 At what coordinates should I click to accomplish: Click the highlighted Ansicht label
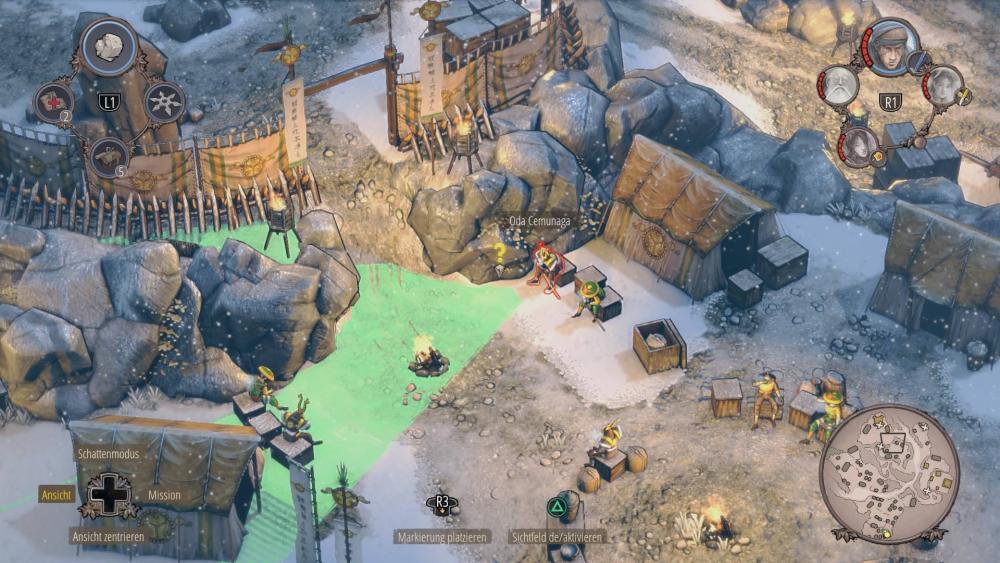coord(58,494)
